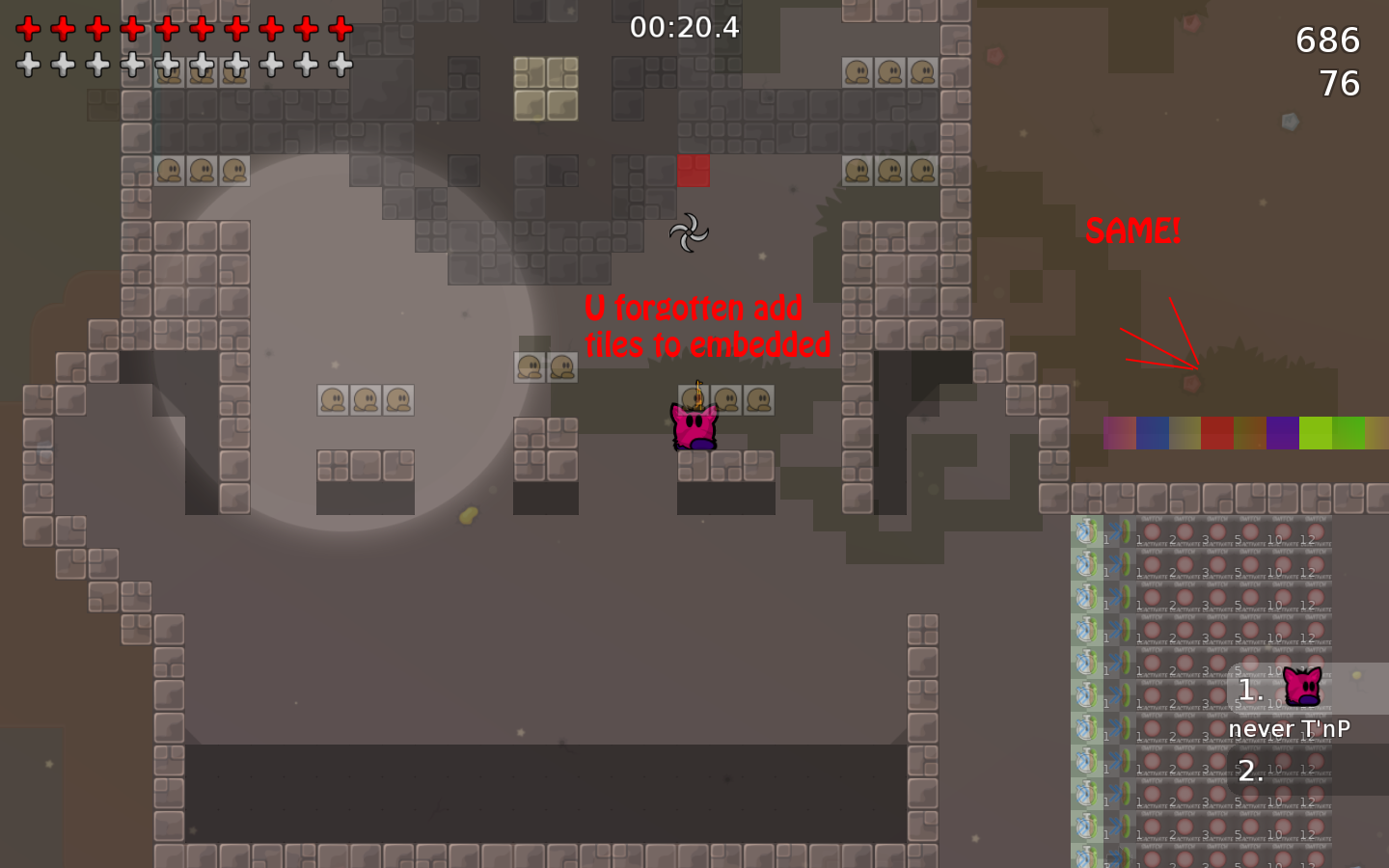Click the spinning shuriken pickup in the map
Screen dimensions: 1389x868
(691, 234)
